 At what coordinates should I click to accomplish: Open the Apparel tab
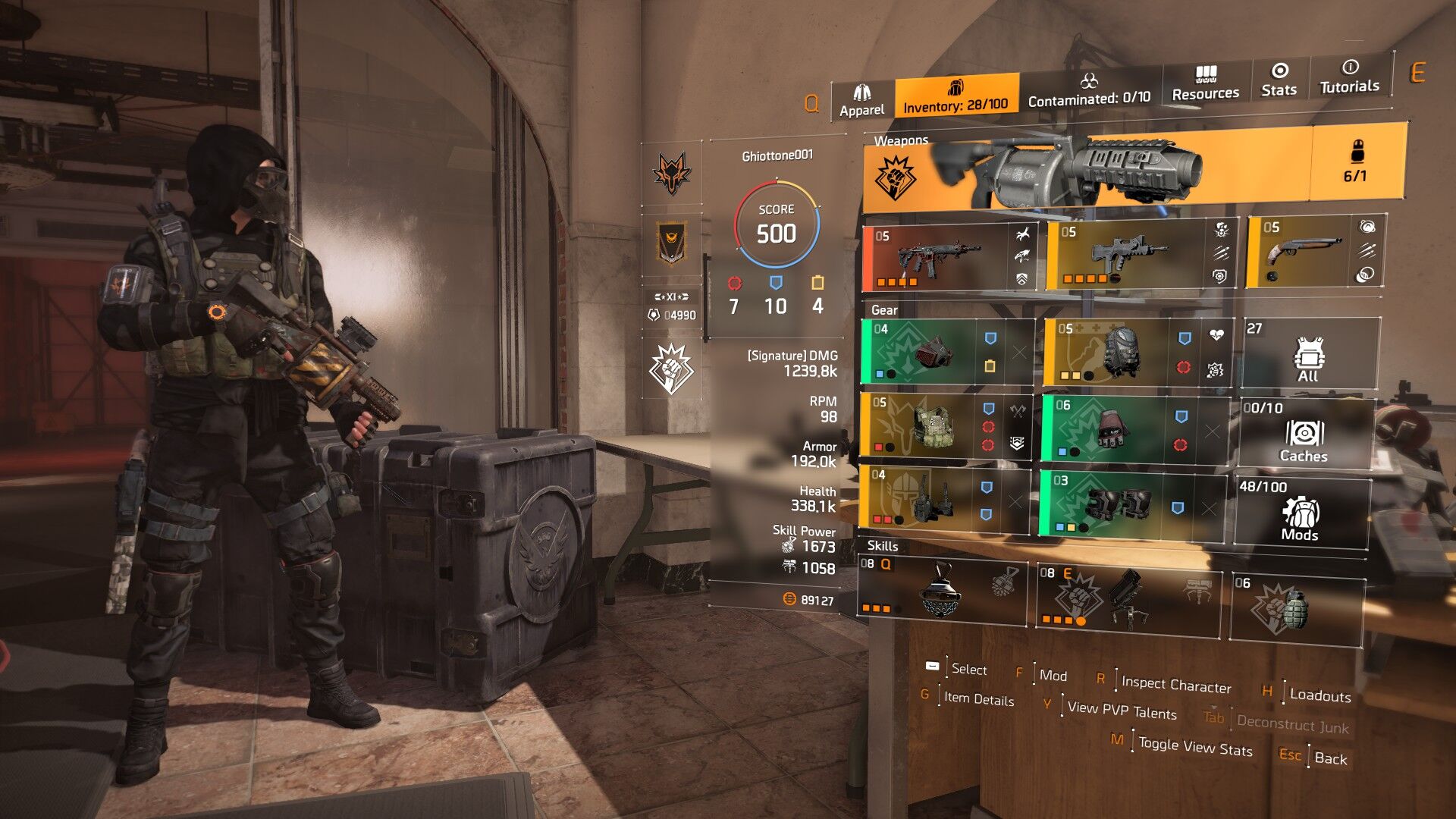861,101
